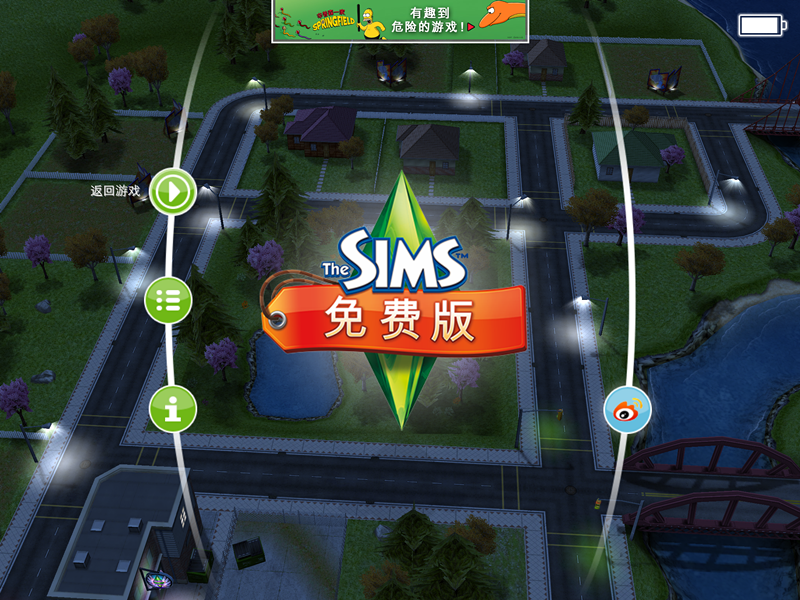This screenshot has width=800, height=600.
Task: Open the green list menu button
Action: click(170, 300)
